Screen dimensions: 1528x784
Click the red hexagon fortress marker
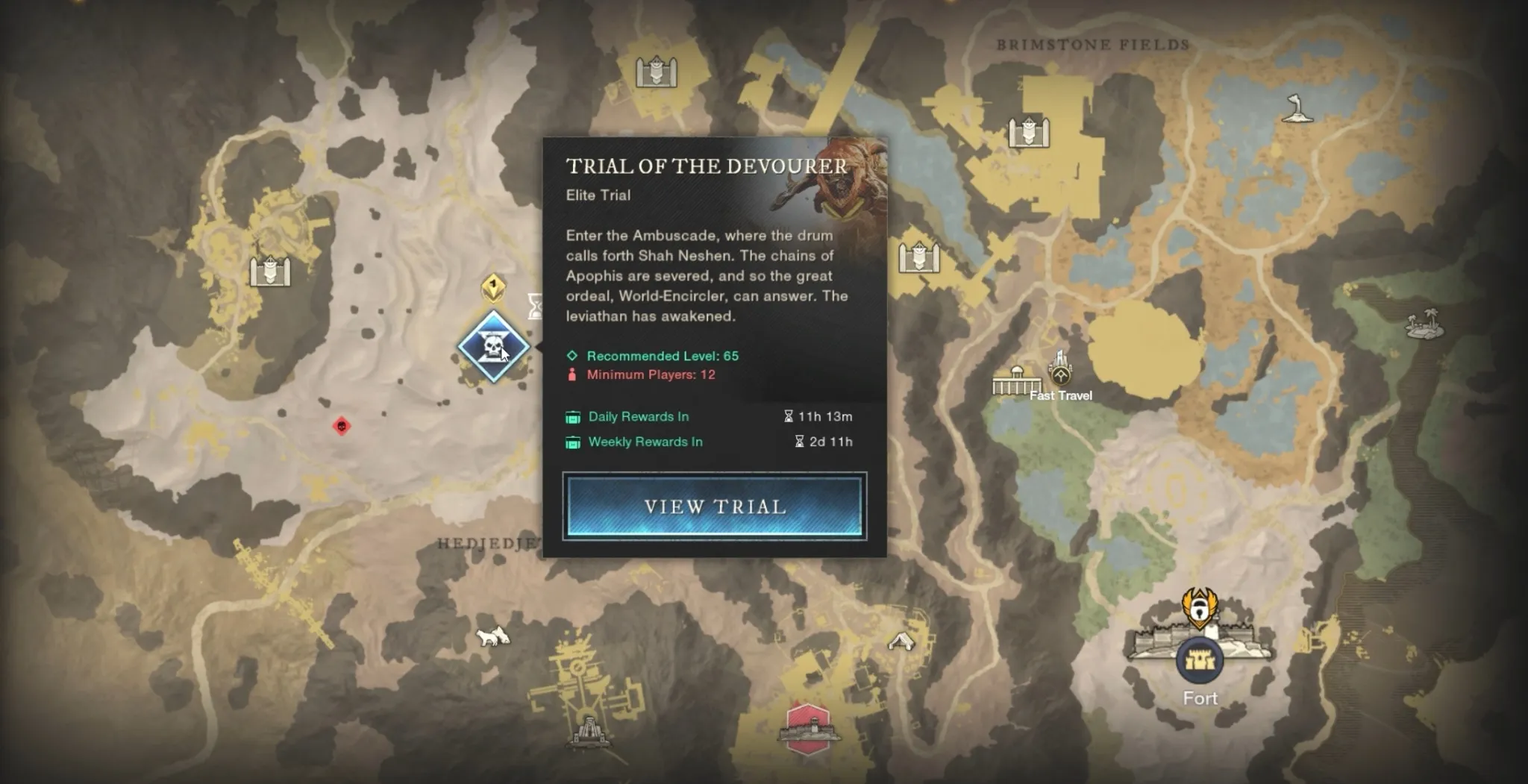click(x=808, y=727)
